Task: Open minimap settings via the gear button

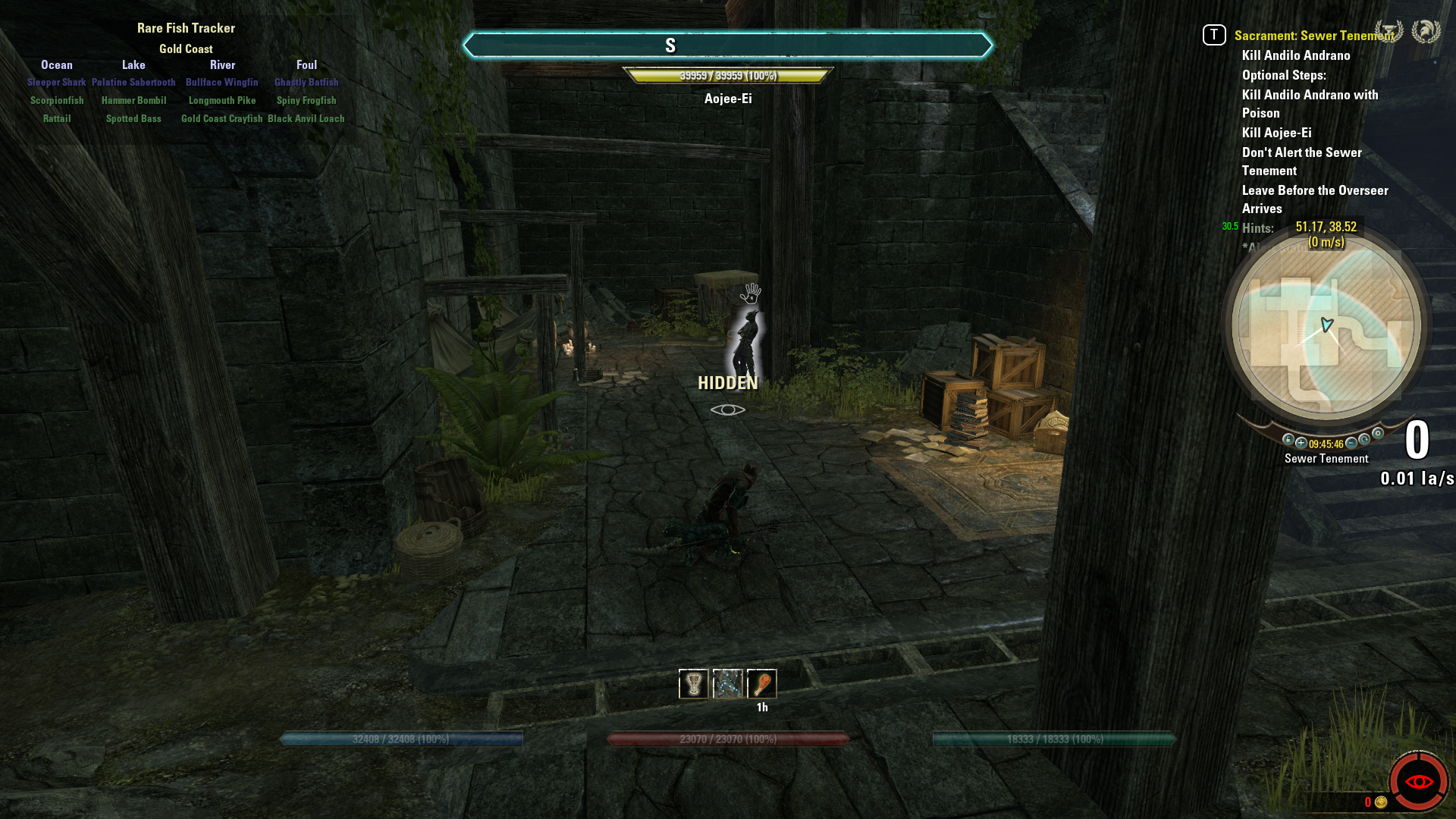Action: click(1378, 434)
